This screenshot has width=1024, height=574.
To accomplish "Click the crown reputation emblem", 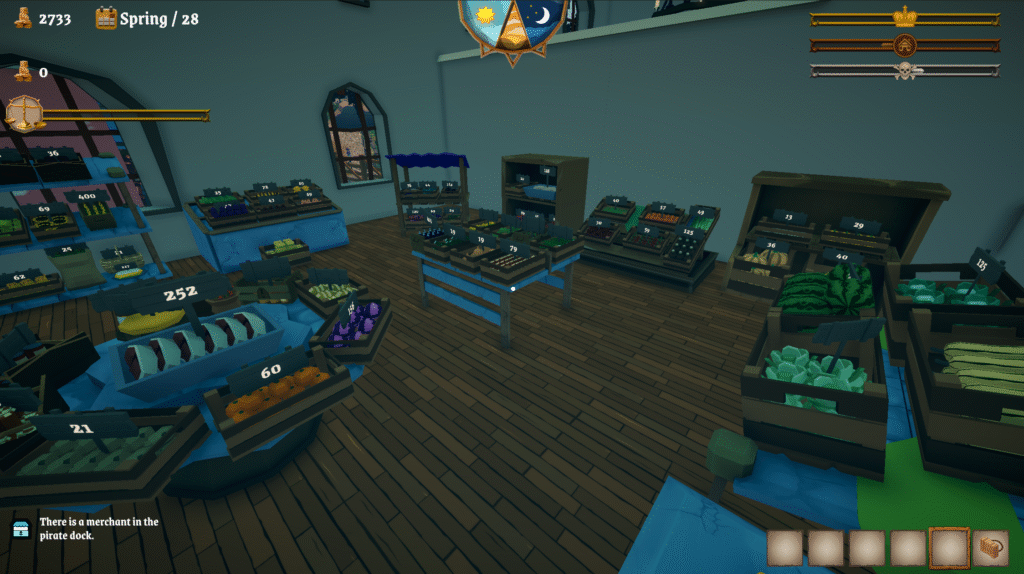I will [x=904, y=17].
